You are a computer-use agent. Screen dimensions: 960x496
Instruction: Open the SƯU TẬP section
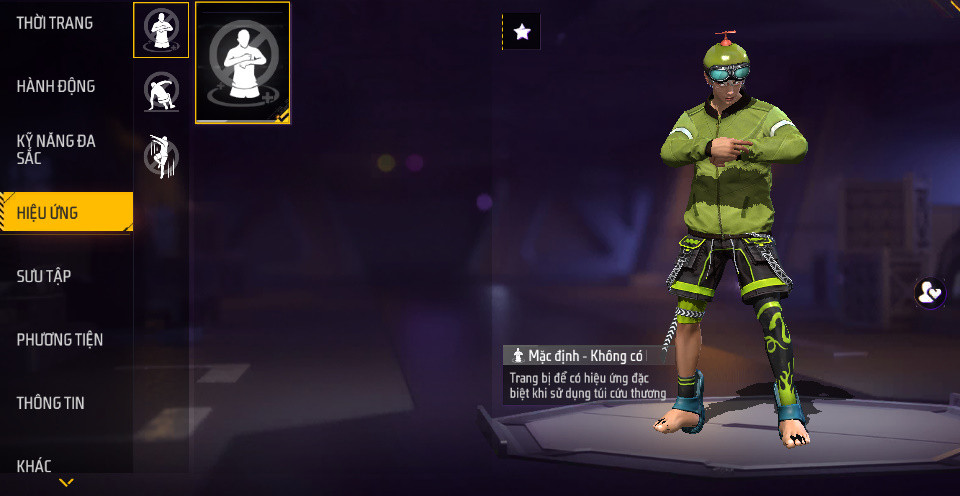coord(44,276)
